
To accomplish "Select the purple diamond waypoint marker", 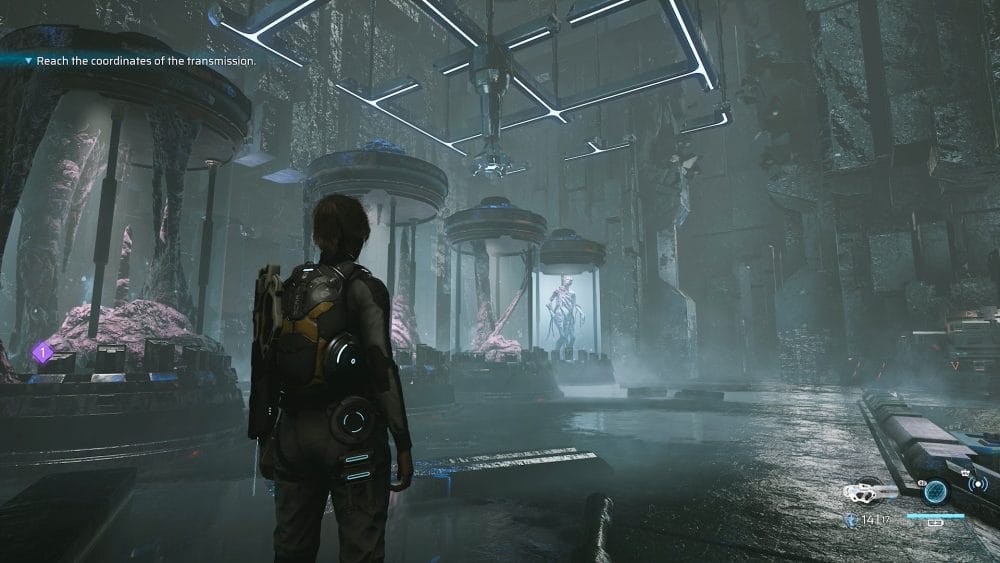I will click(42, 352).
